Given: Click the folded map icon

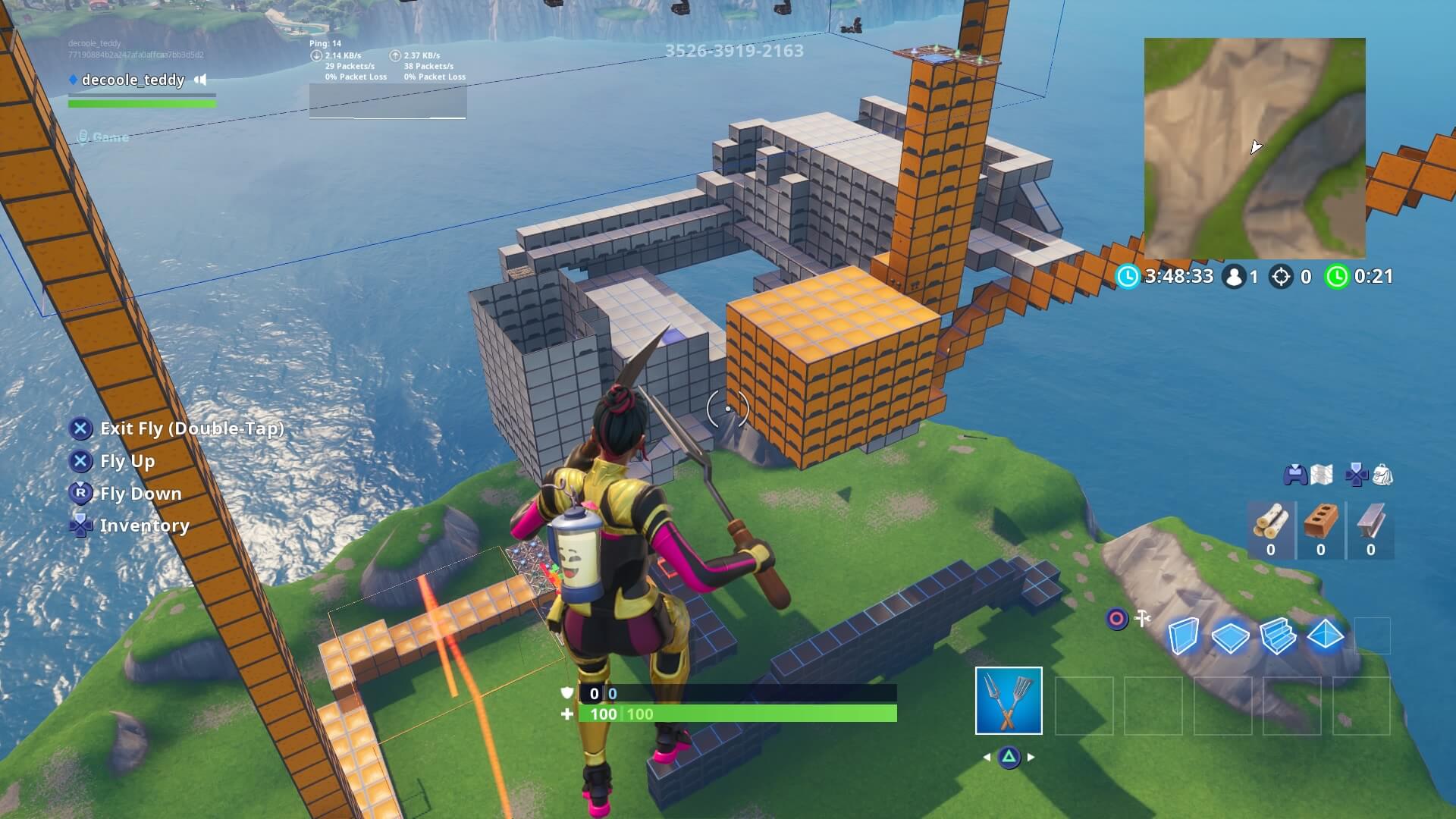Looking at the screenshot, I should coord(1321,475).
